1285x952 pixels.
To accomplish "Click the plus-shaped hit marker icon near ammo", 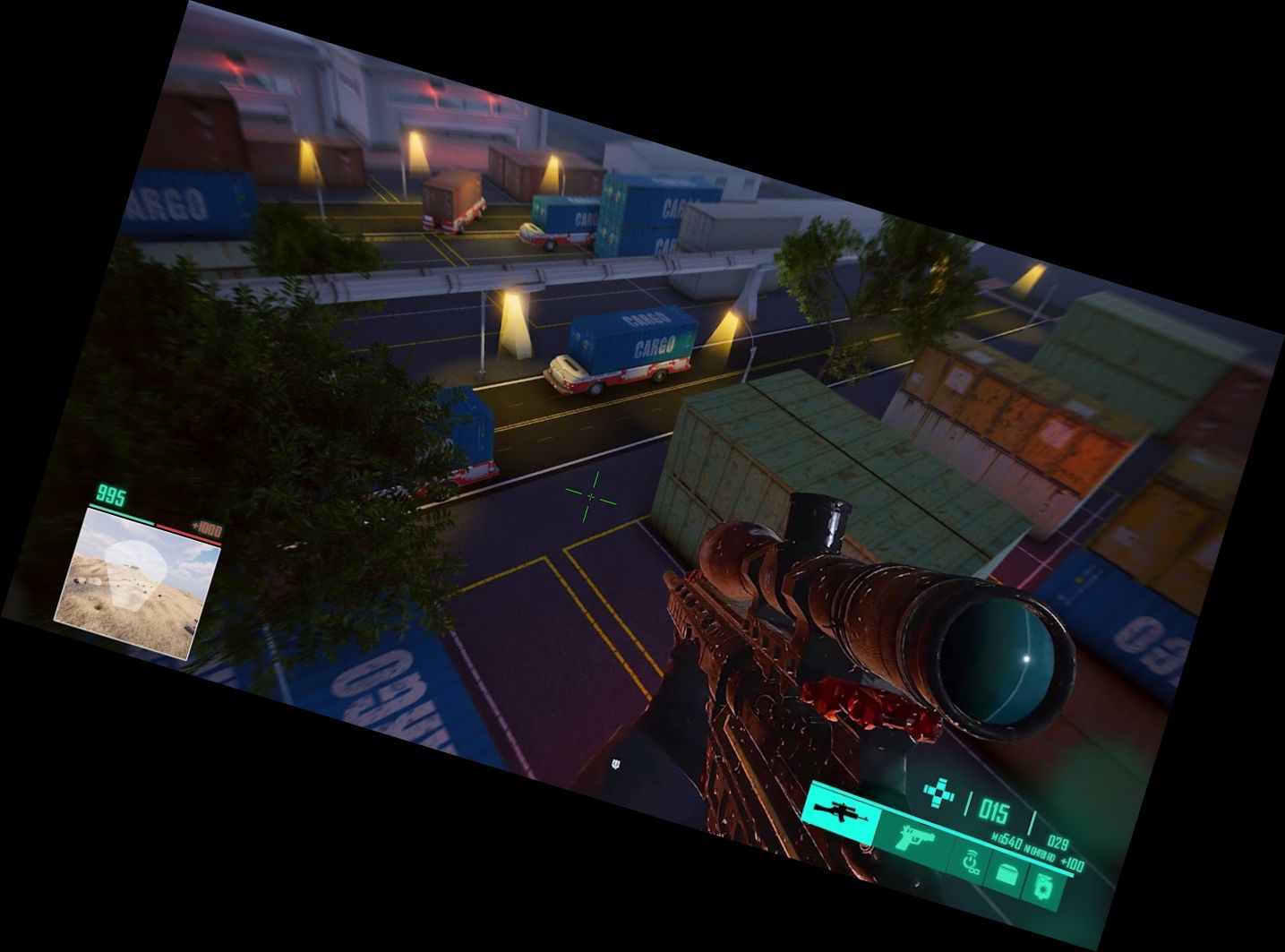I will pyautogui.click(x=938, y=793).
